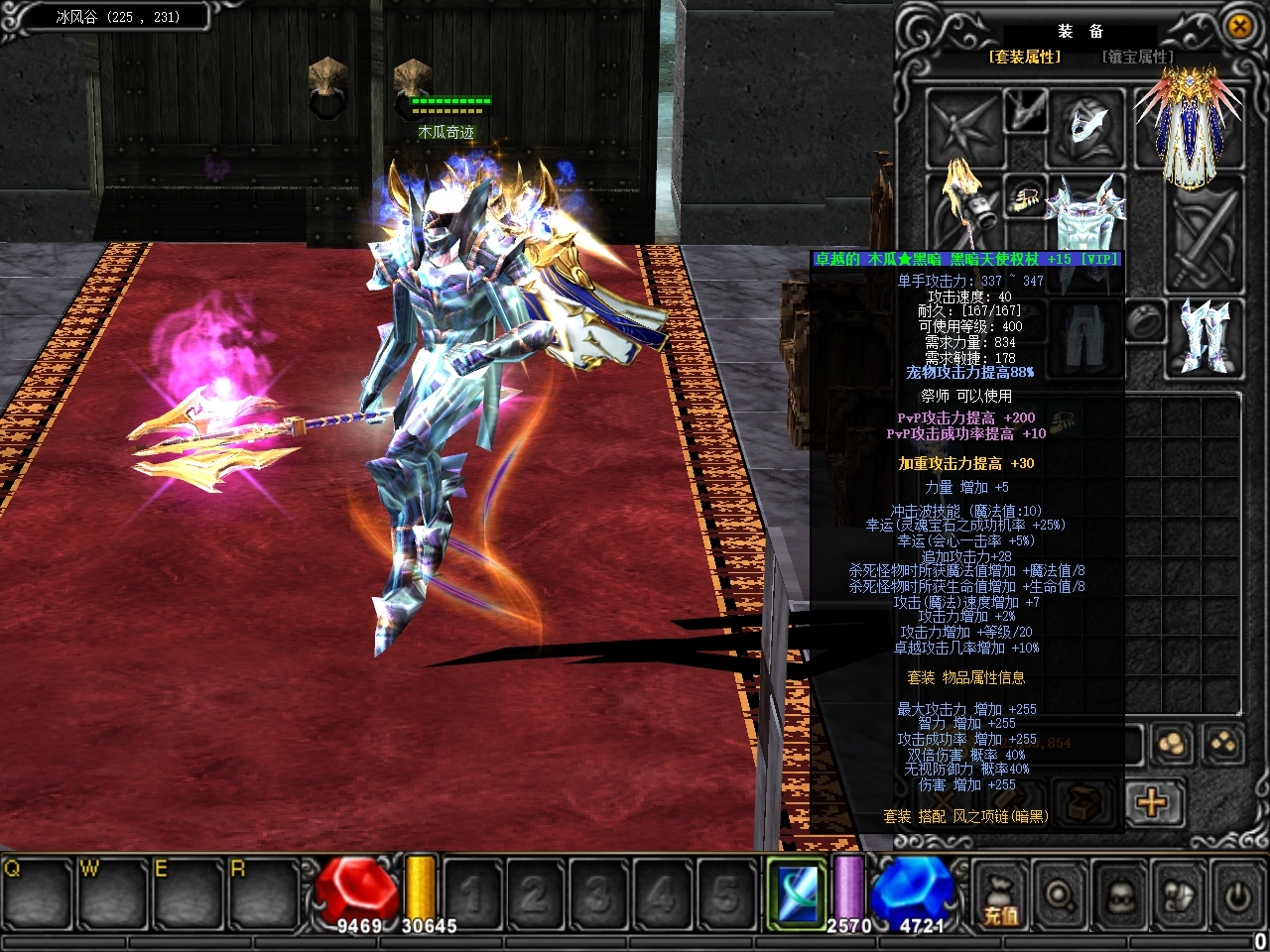This screenshot has height=952, width=1270.
Task: Open the 充值 recharge shop
Action: (1000, 895)
